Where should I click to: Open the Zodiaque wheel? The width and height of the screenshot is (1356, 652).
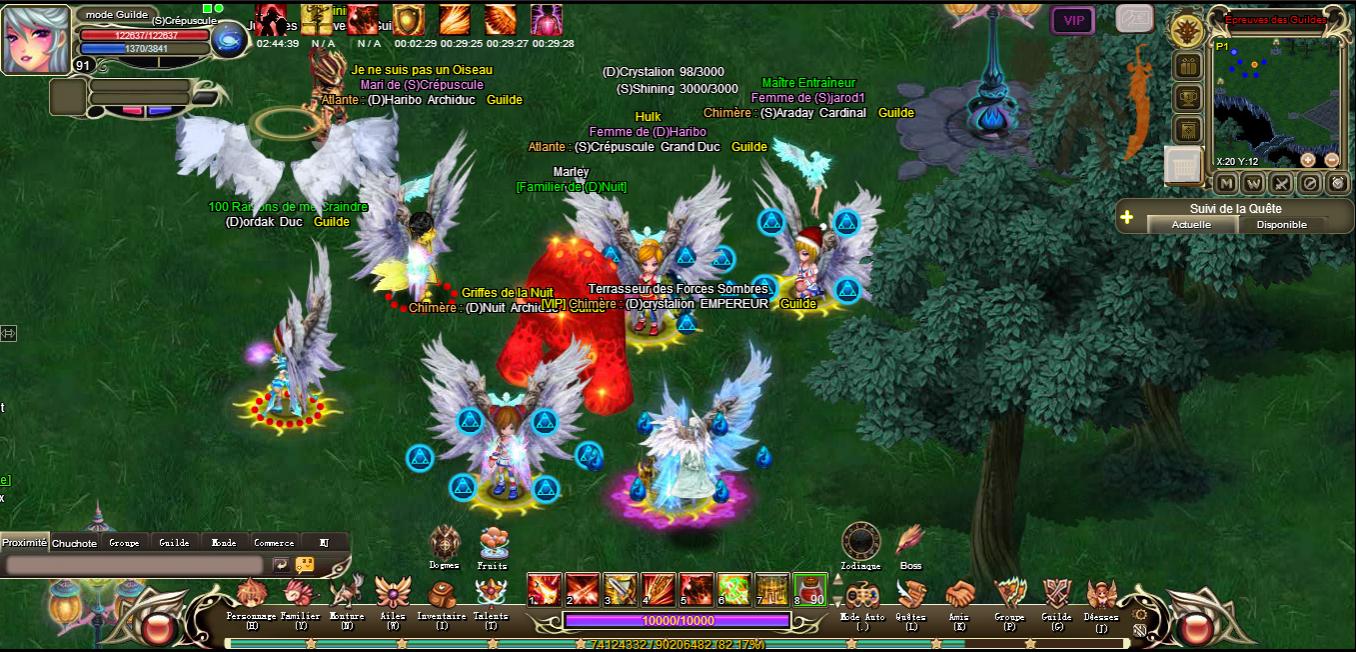click(861, 541)
